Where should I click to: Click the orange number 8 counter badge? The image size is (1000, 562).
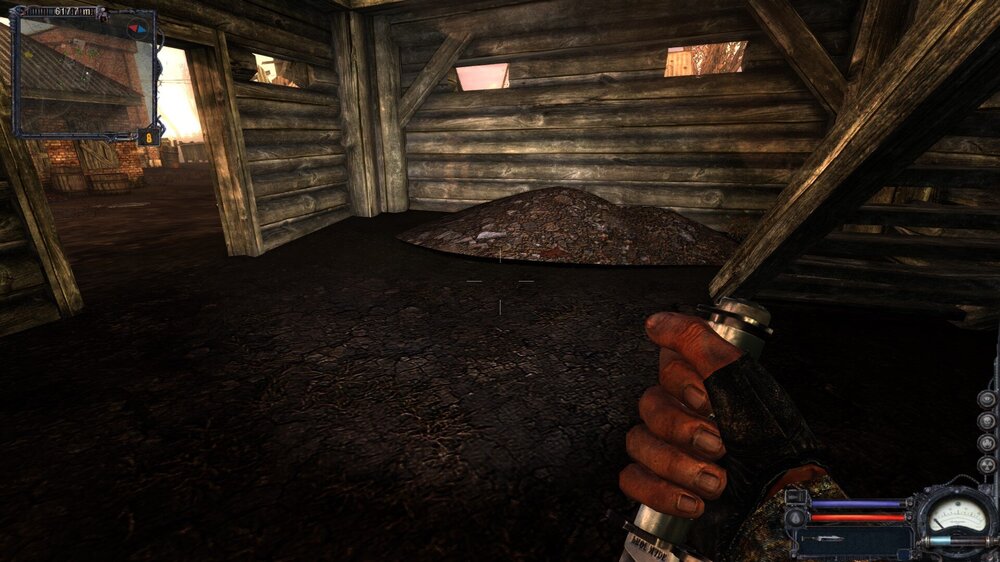click(150, 138)
